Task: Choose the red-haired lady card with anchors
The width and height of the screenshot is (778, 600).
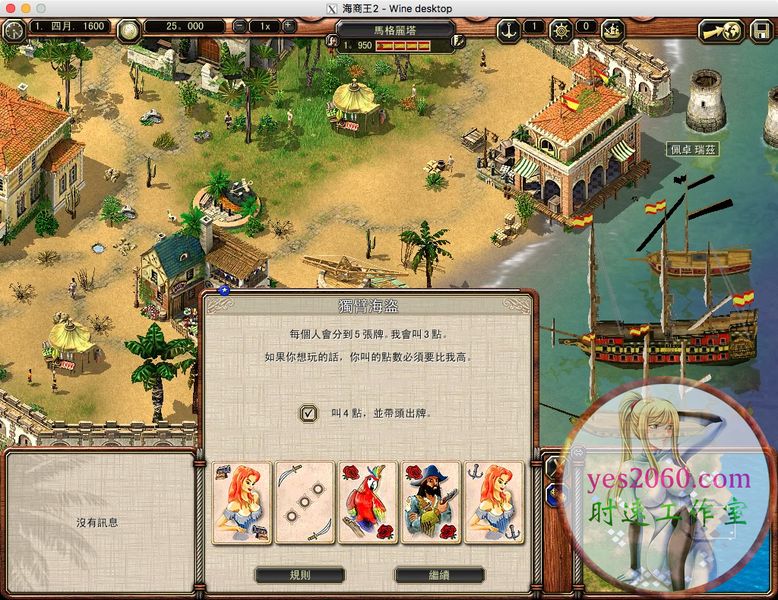Action: [493, 502]
